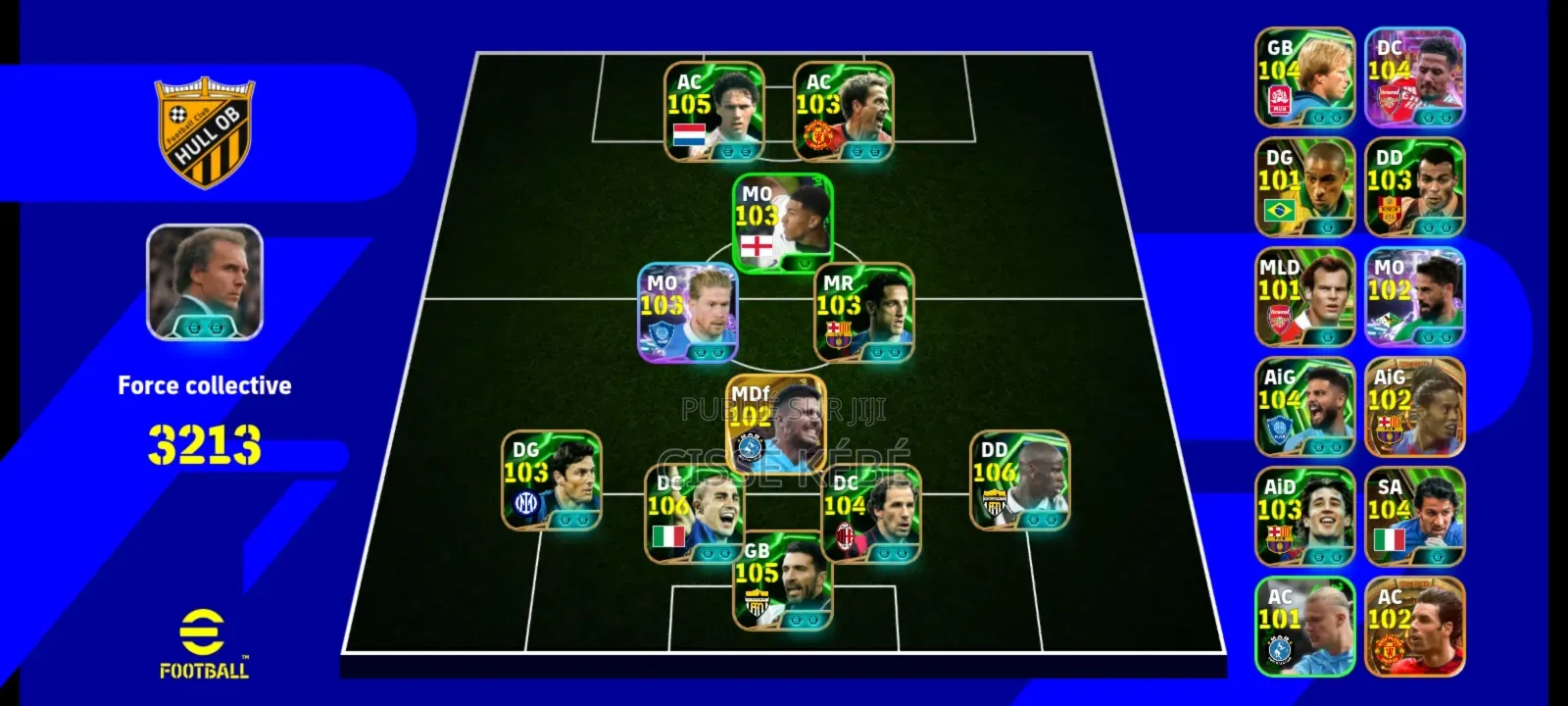
Task: Select the MLD 101 substitute card
Action: (1304, 296)
